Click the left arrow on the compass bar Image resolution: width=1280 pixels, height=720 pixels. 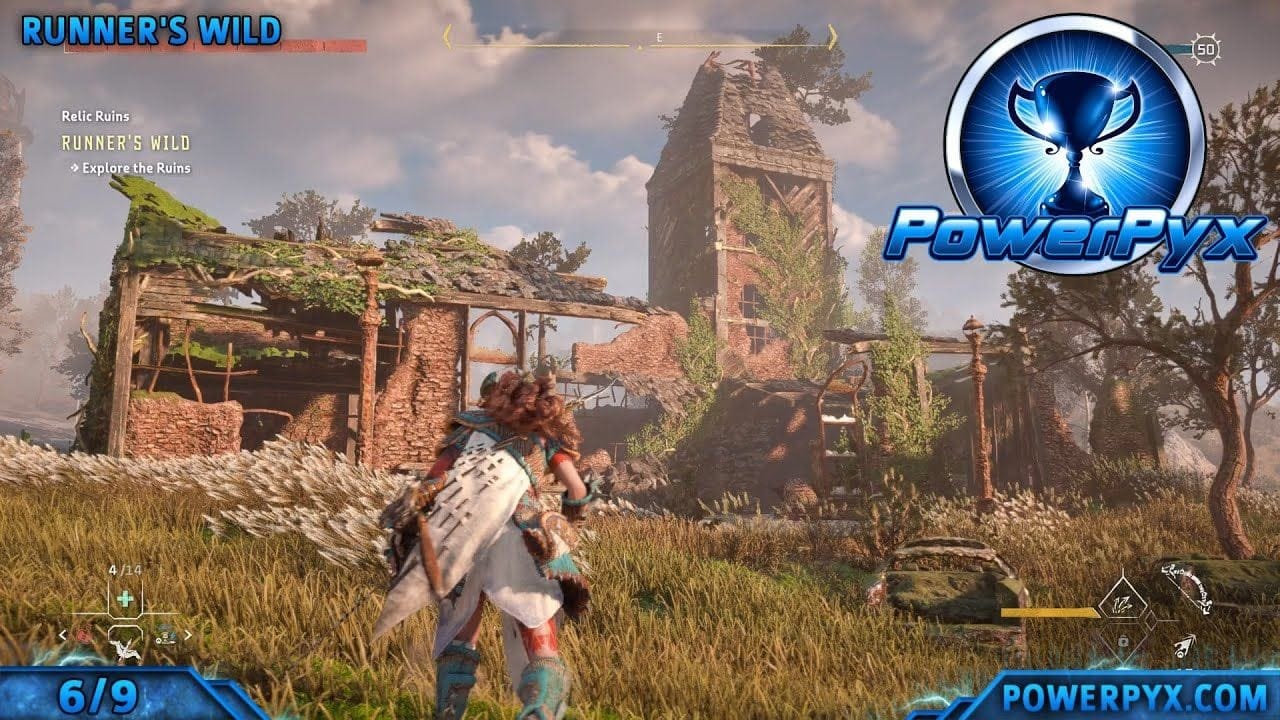click(447, 38)
